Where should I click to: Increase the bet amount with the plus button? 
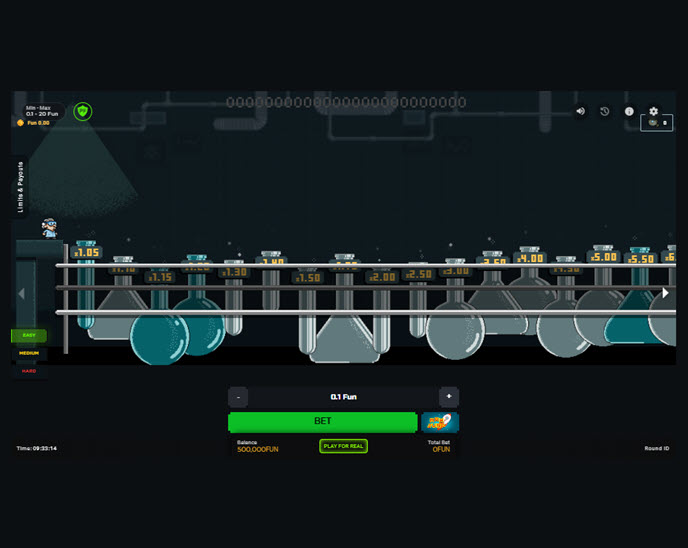click(x=449, y=397)
